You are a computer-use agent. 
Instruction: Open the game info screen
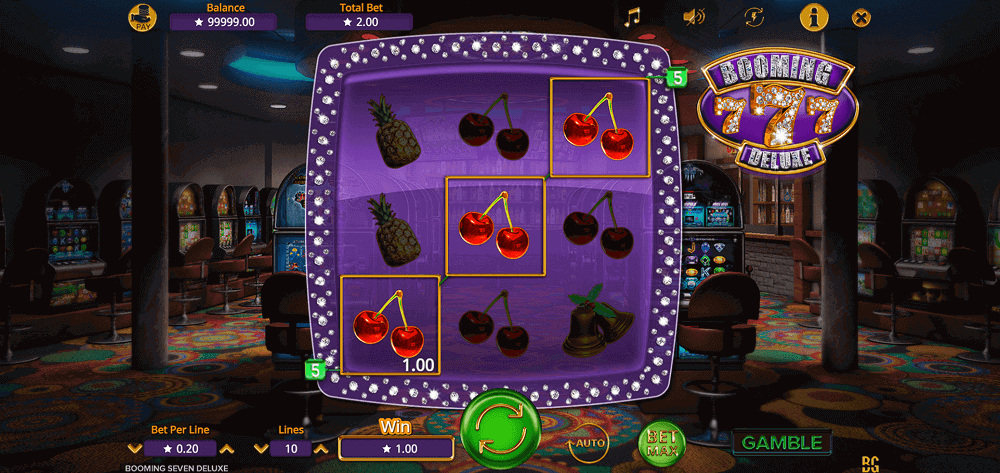[814, 17]
